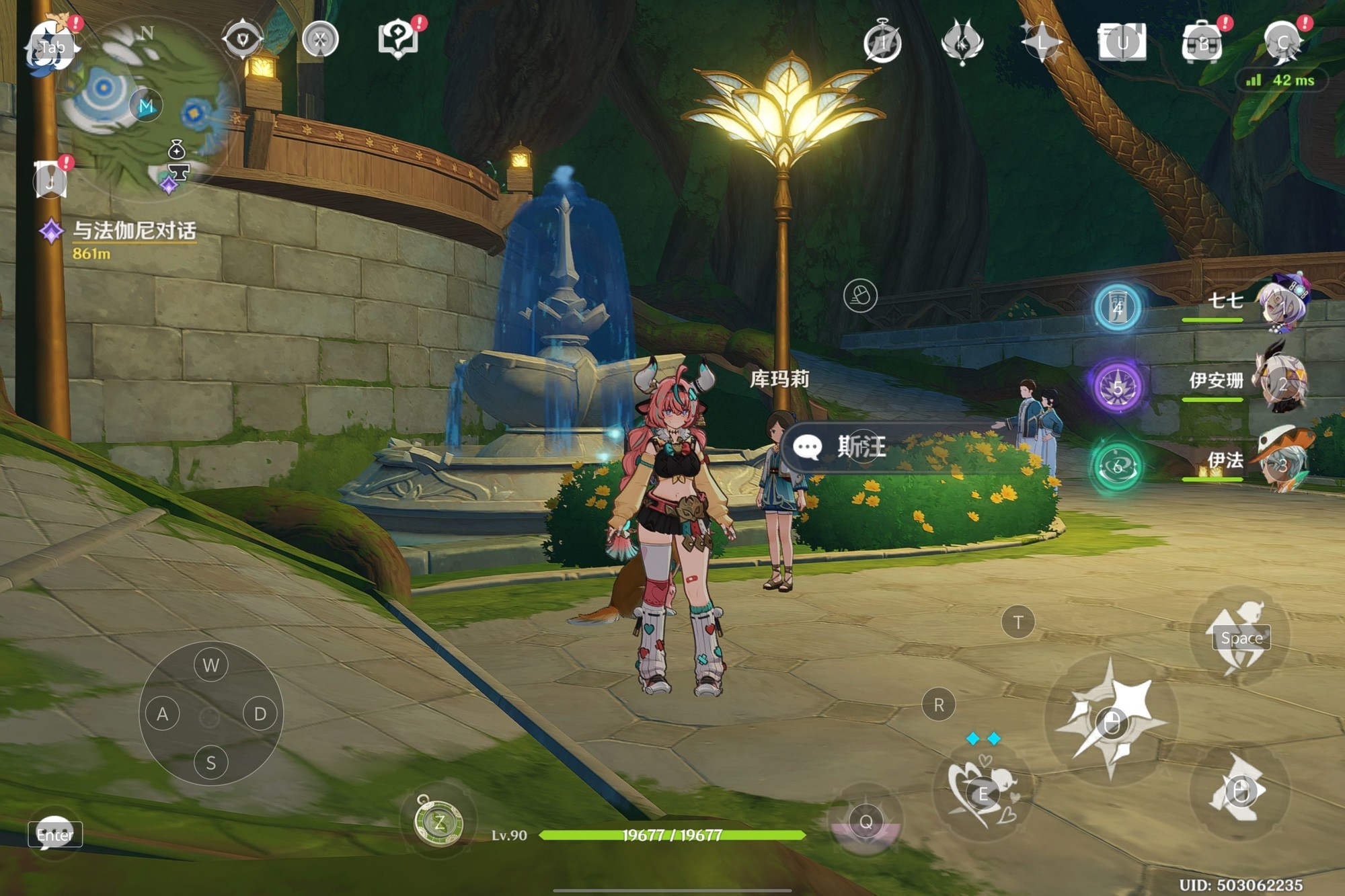Image resolution: width=1345 pixels, height=896 pixels.
Task: Open the four-pointed star wish icon
Action: click(1041, 42)
